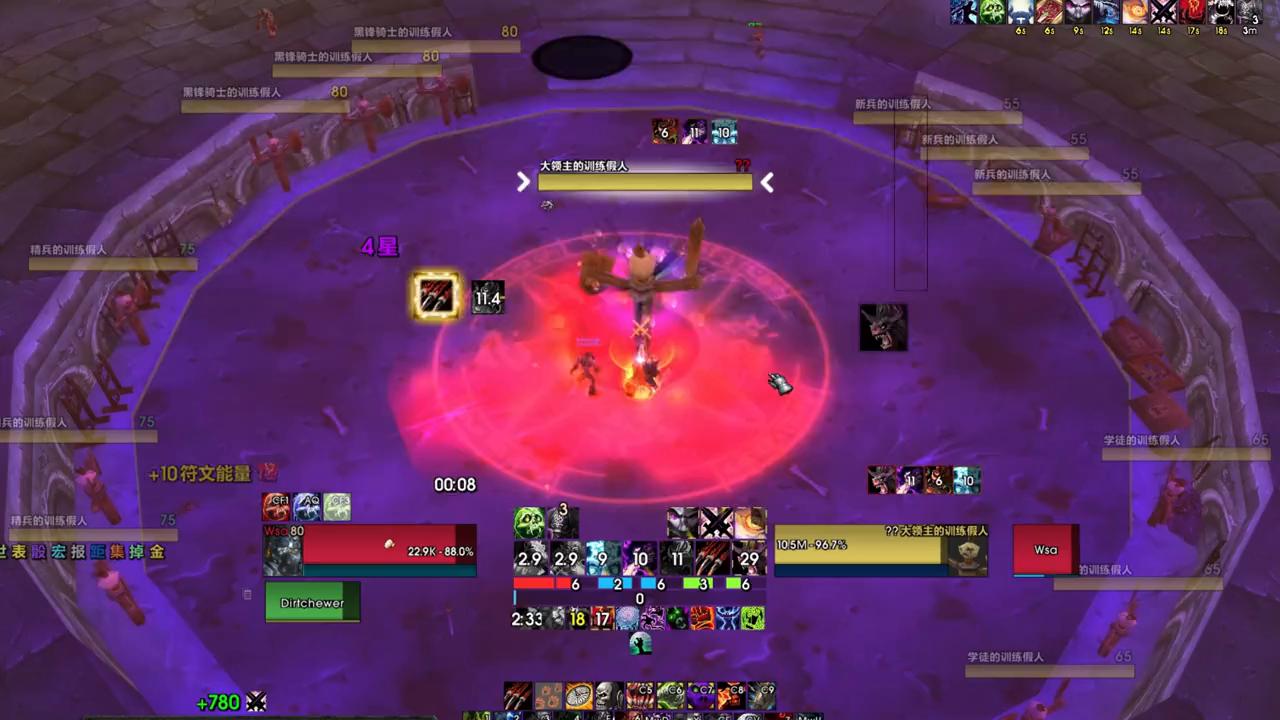Activate the glowing gold-bordered claw ability
1280x720 pixels.
437,296
